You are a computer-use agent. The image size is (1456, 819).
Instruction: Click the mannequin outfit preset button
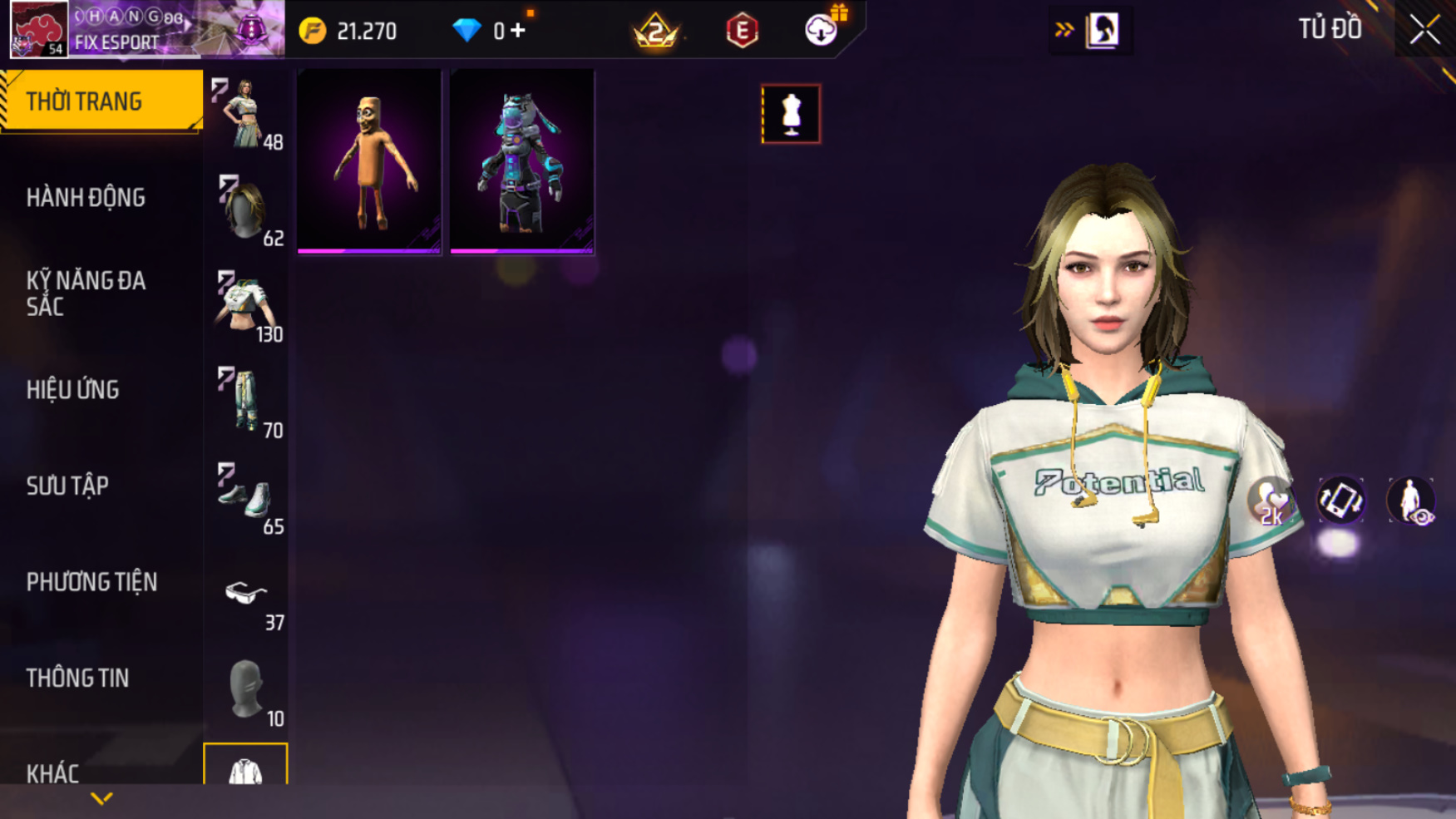click(x=791, y=114)
